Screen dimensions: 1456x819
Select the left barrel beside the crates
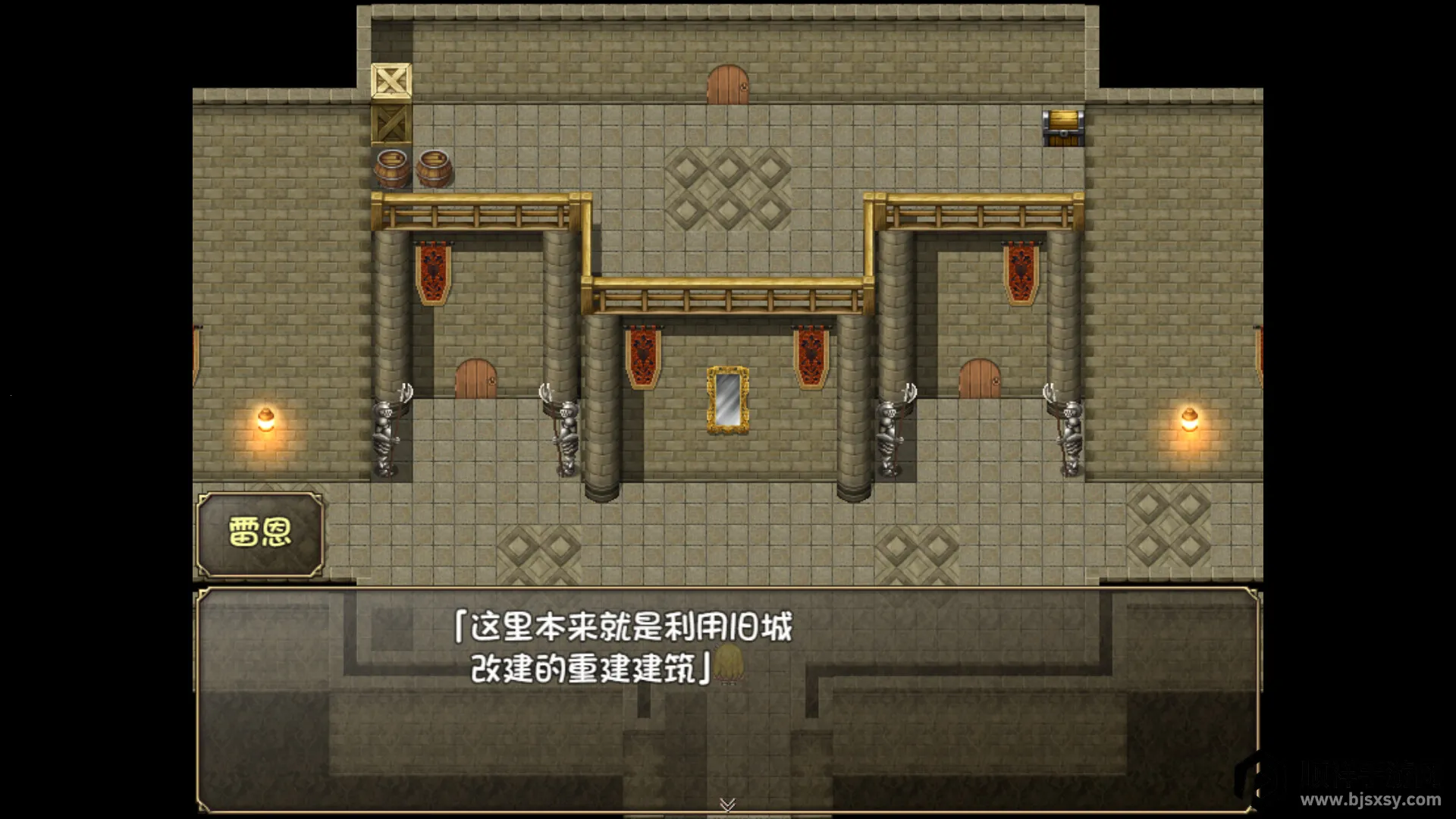click(x=391, y=168)
